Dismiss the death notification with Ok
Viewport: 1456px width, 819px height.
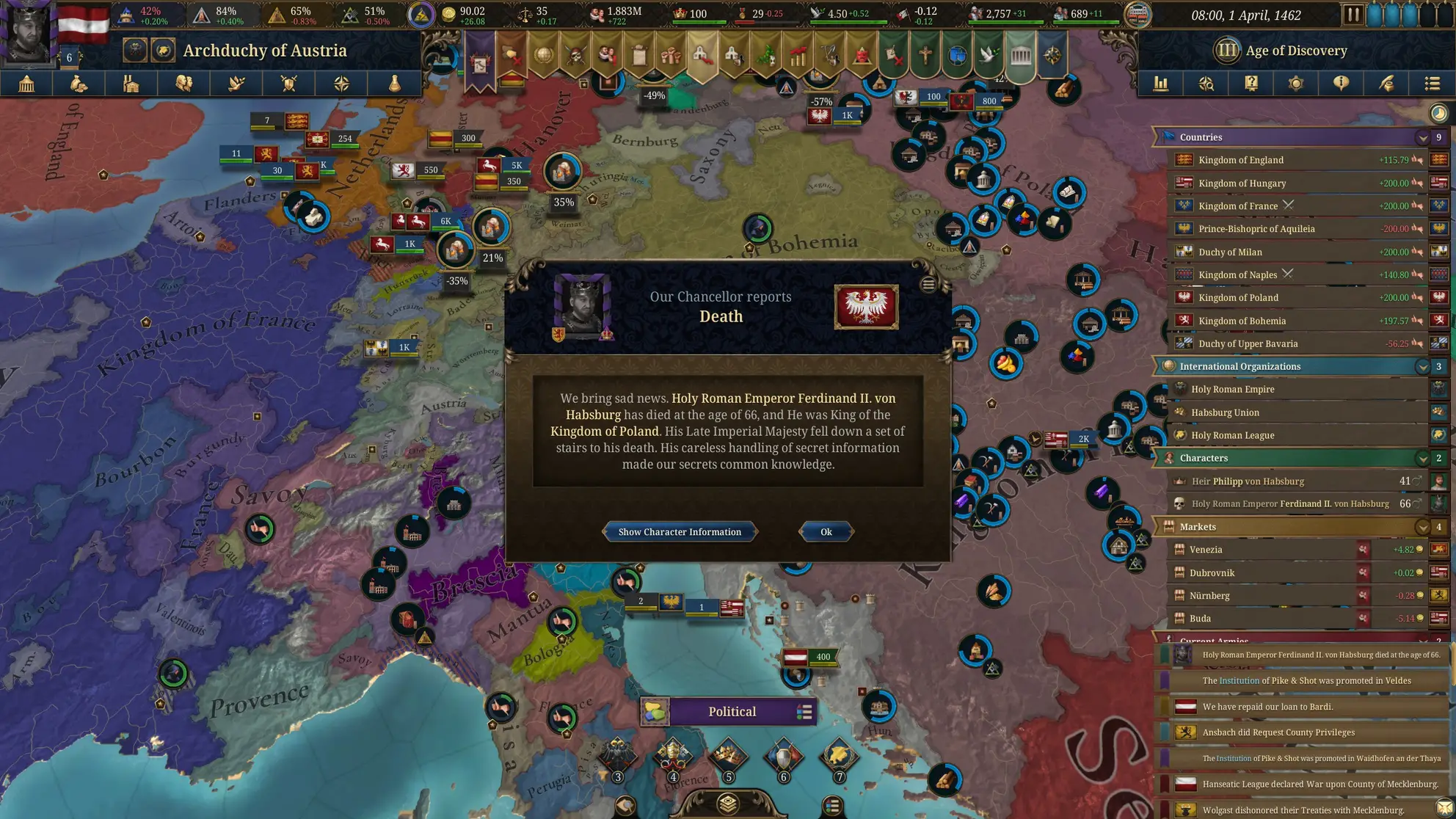tap(826, 531)
